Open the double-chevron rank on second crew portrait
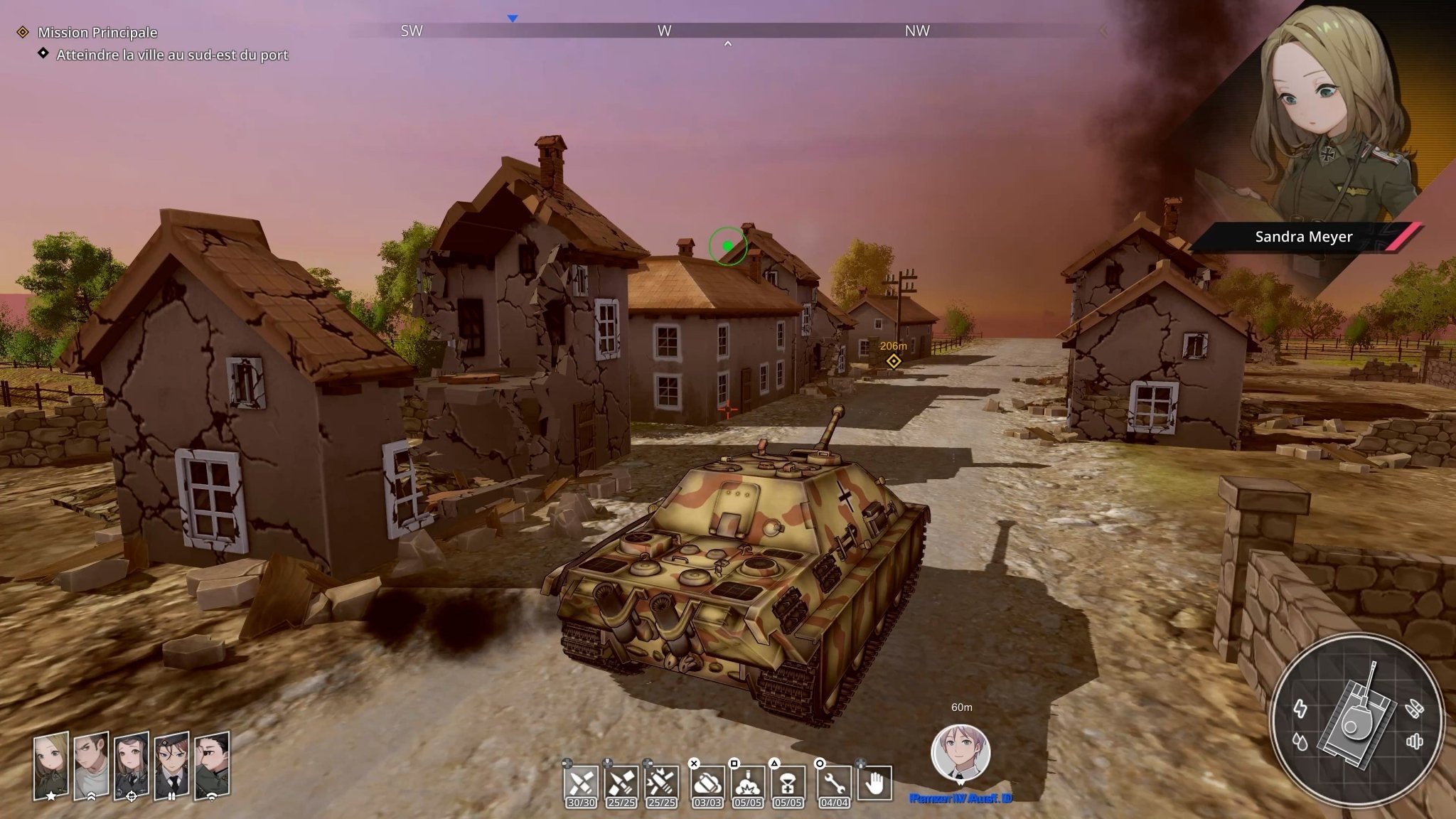The image size is (1456, 819). 92,797
